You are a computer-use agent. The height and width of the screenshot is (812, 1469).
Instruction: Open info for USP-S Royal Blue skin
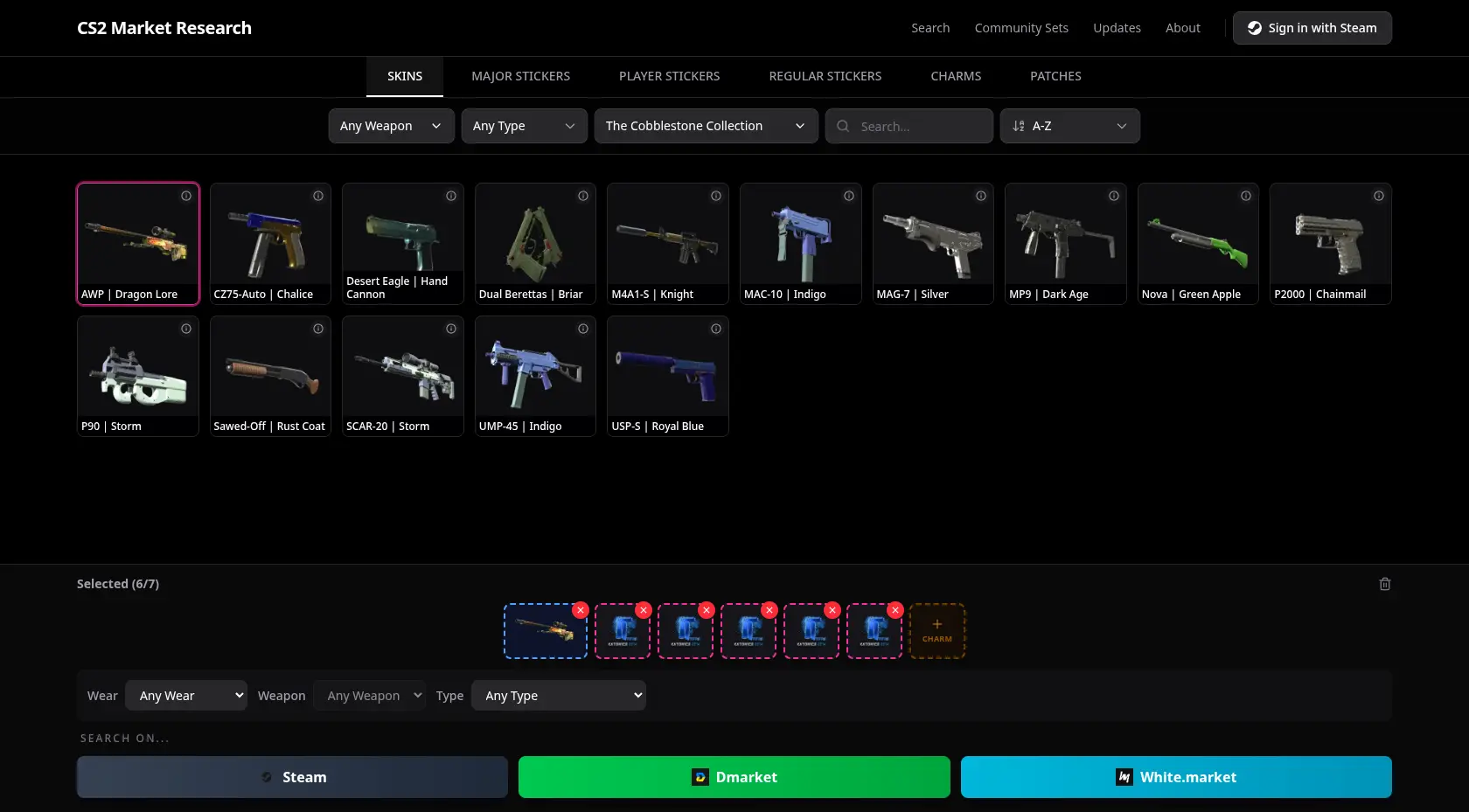click(715, 329)
